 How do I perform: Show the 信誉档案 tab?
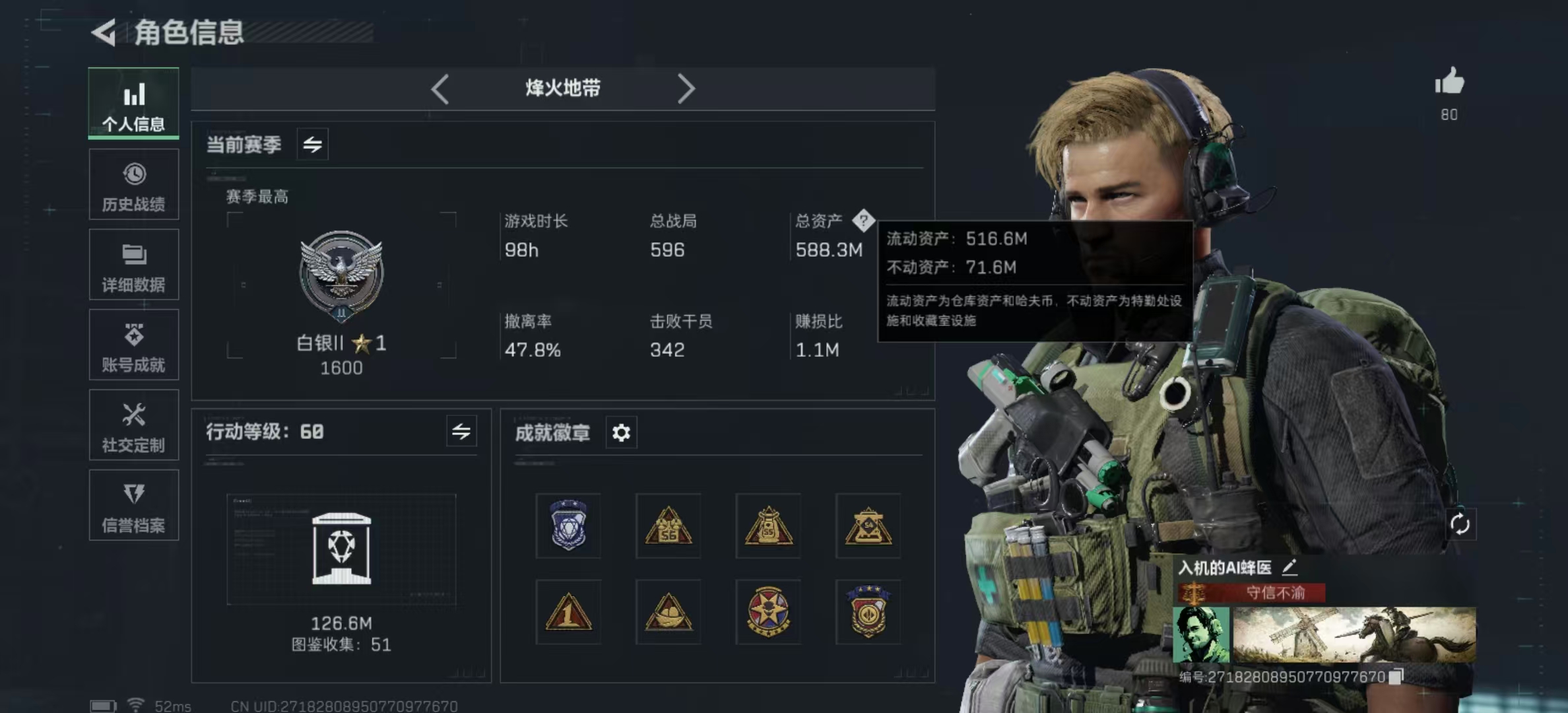point(133,506)
